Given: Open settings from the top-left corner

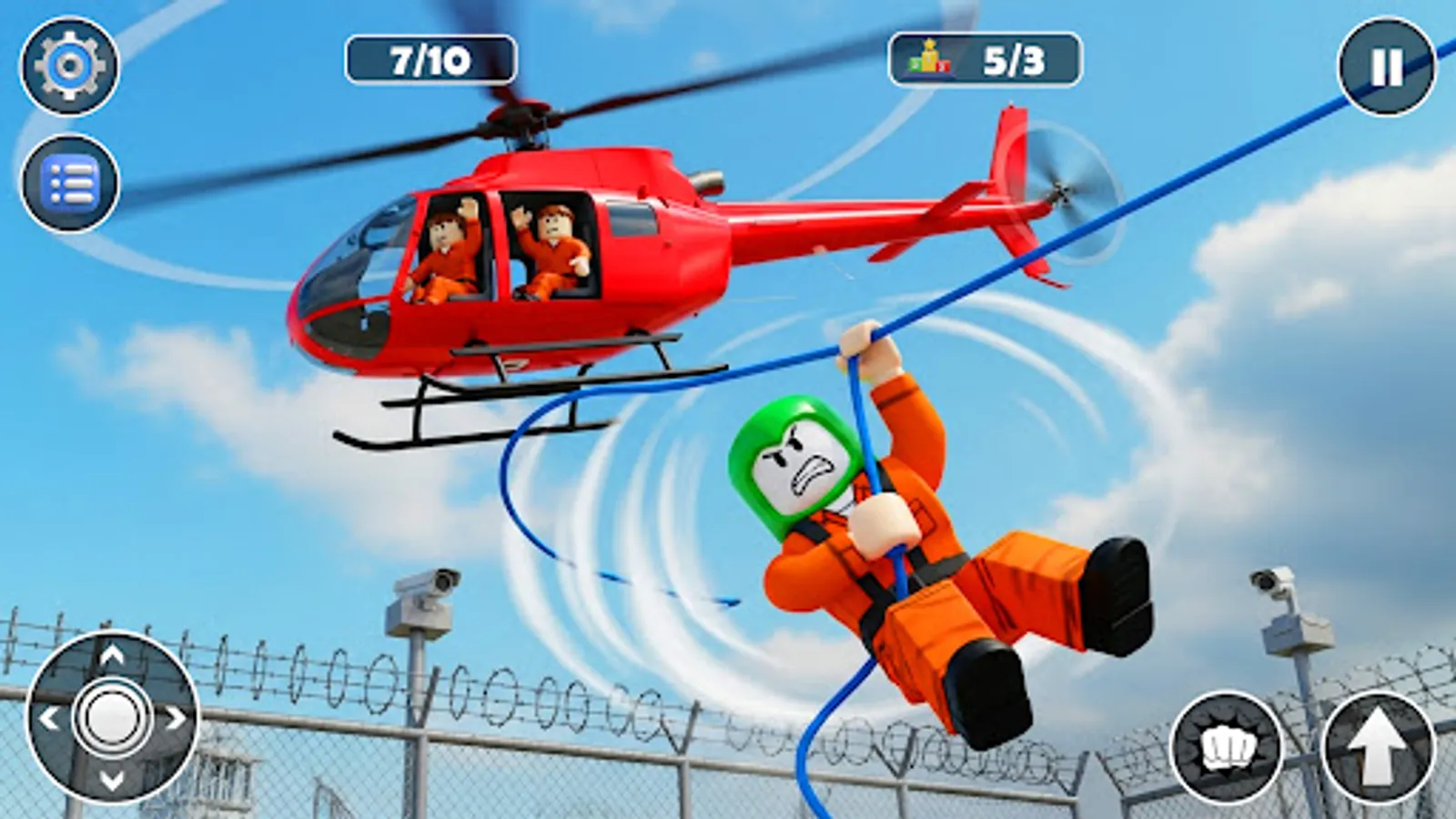Looking at the screenshot, I should coord(69,64).
